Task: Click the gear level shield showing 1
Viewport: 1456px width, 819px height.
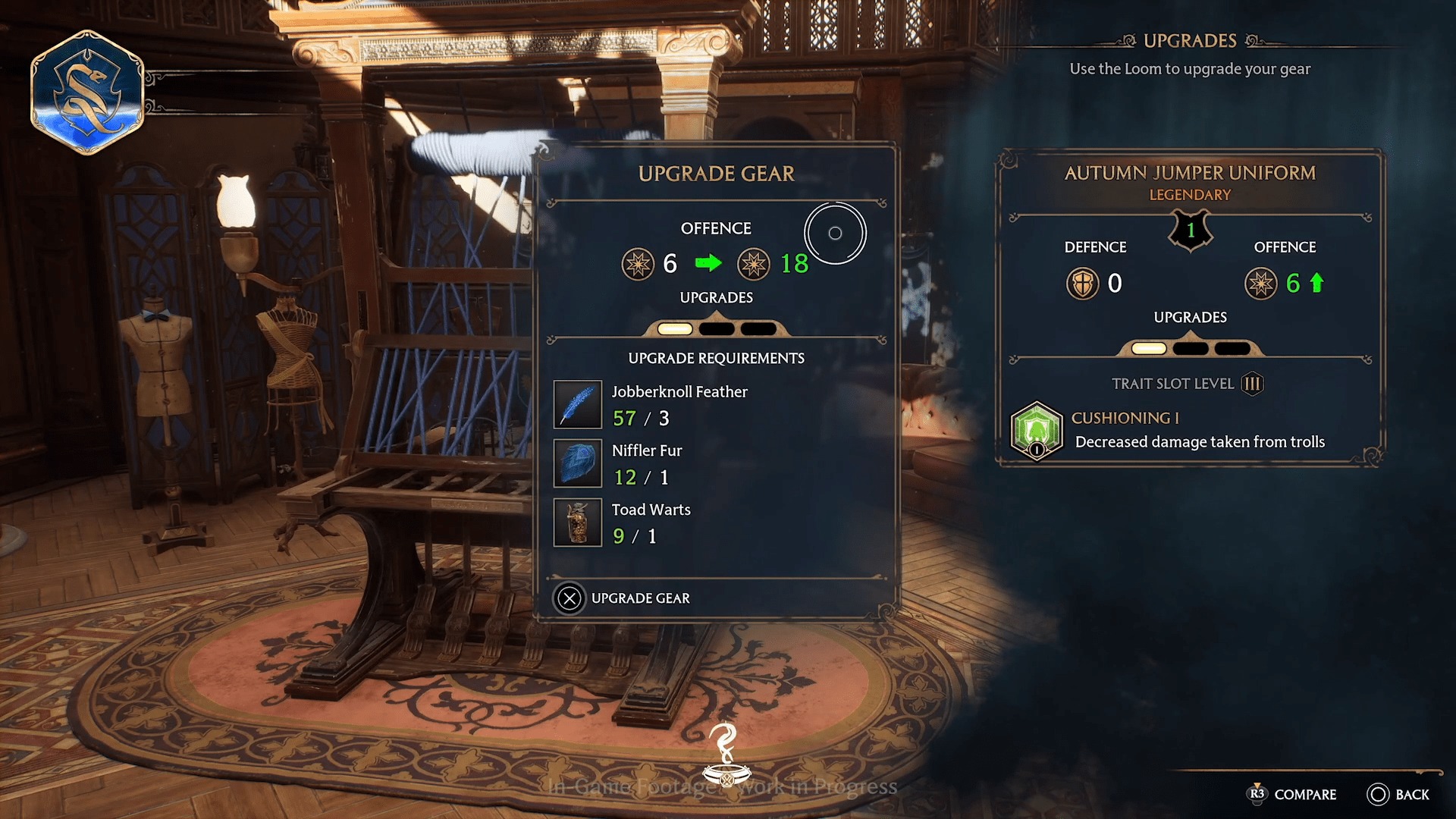Action: pyautogui.click(x=1189, y=230)
